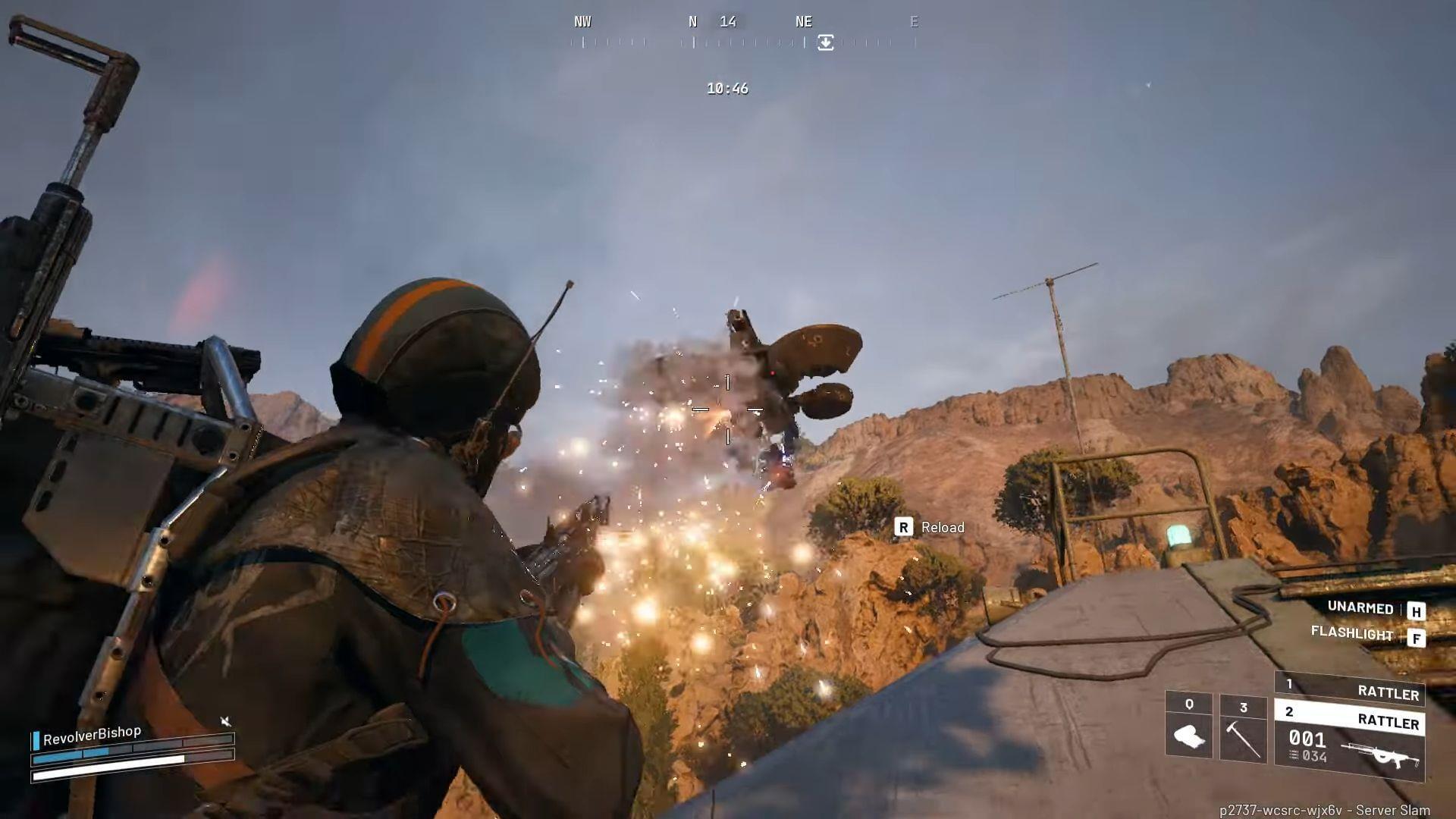The width and height of the screenshot is (1456, 819).
Task: Click the Reload prompt text
Action: pos(942,527)
